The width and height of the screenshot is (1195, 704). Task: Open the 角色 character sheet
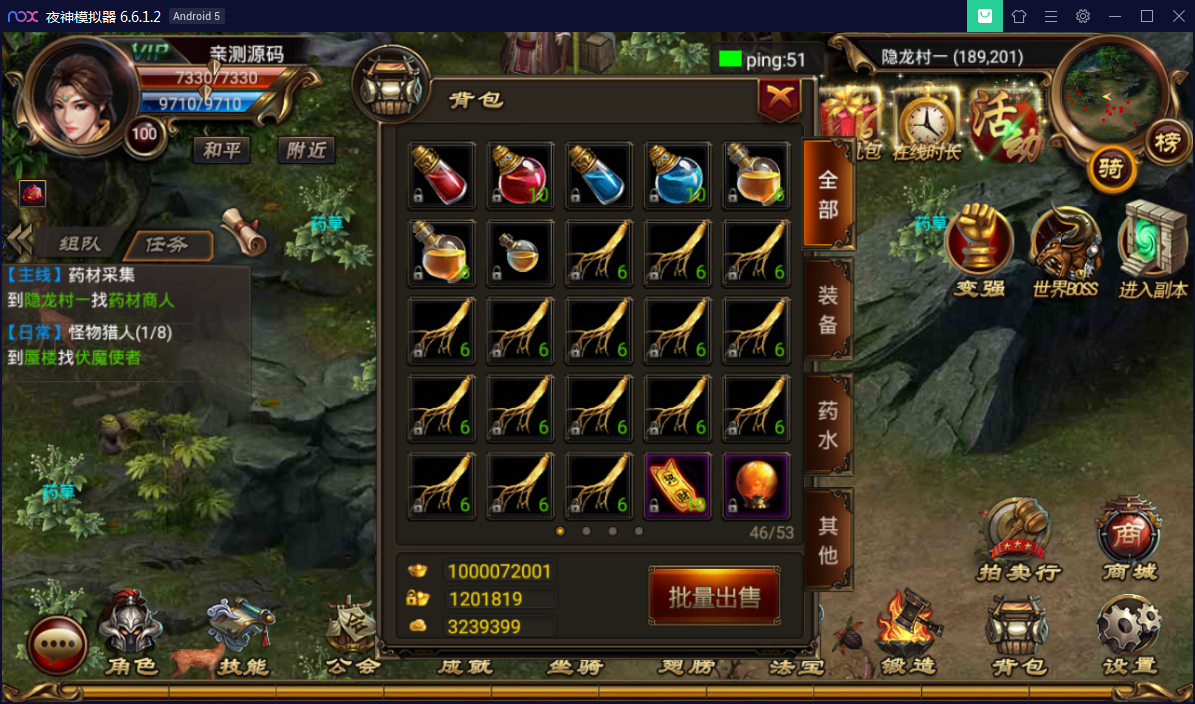[x=132, y=634]
